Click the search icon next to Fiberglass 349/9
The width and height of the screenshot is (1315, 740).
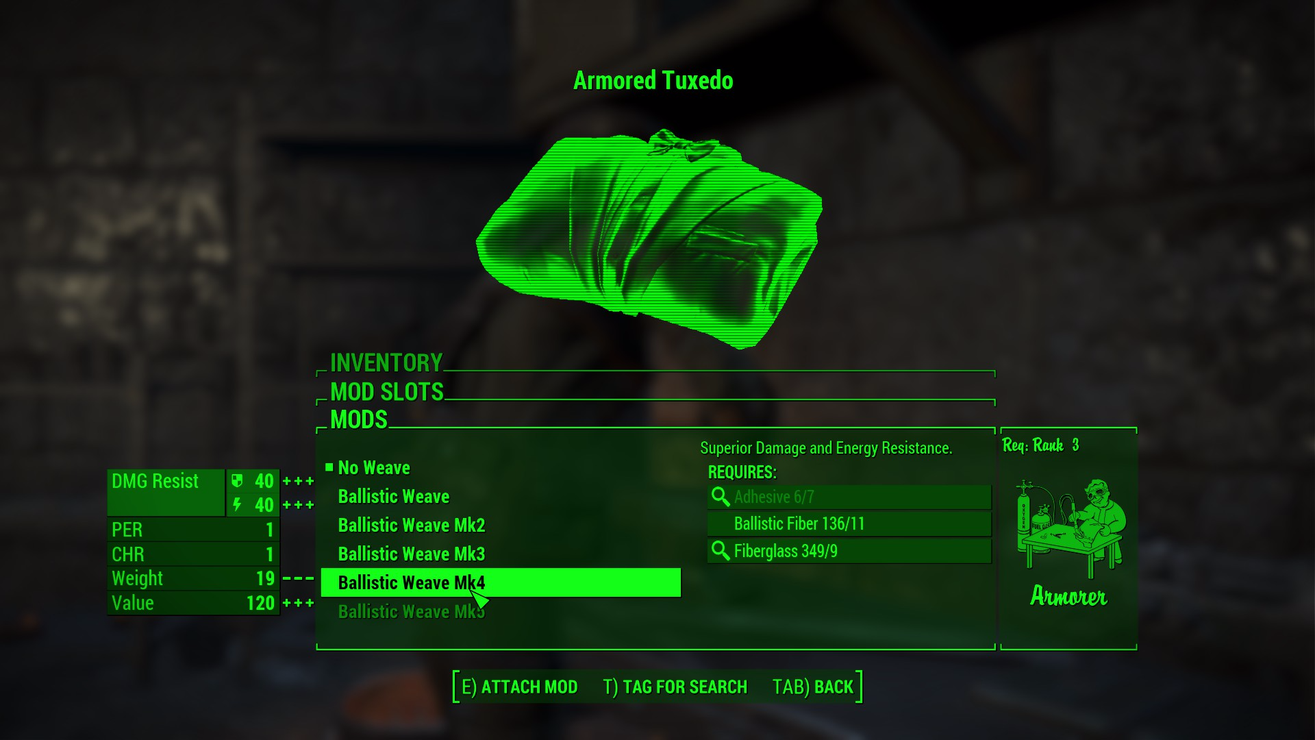(720, 550)
